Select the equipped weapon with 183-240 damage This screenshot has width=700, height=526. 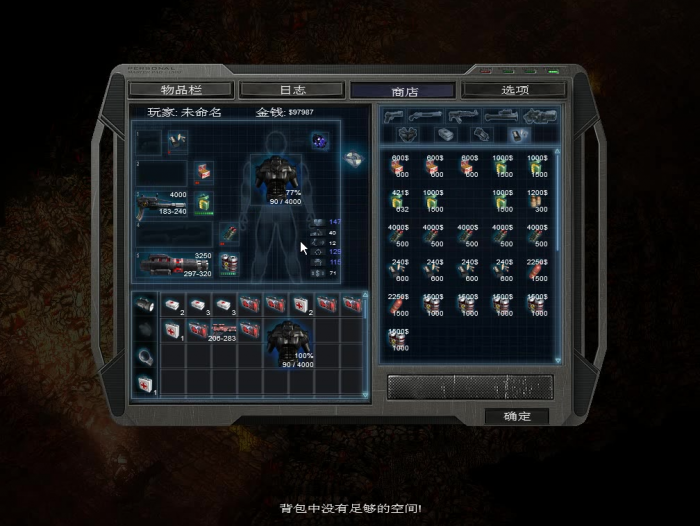click(161, 204)
